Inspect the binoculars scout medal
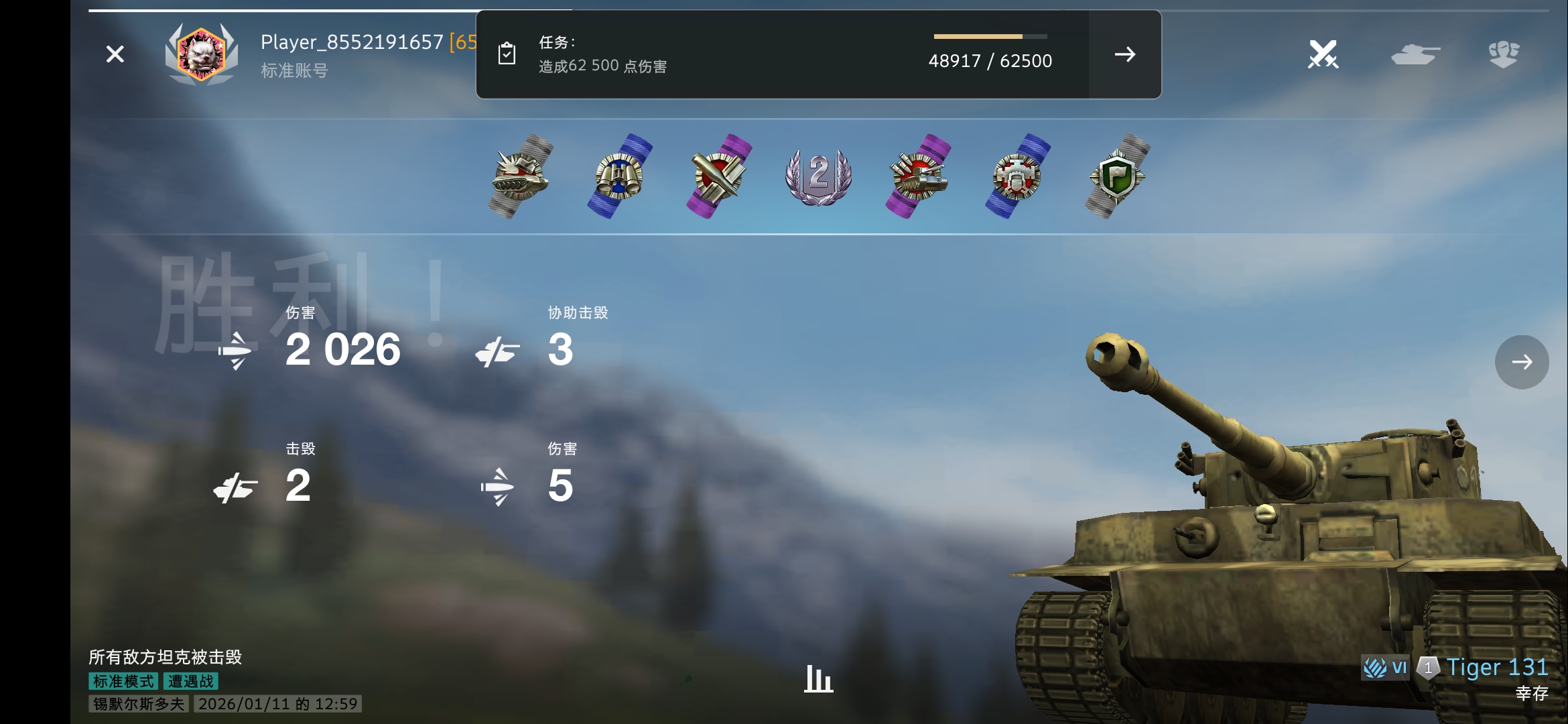 point(619,176)
